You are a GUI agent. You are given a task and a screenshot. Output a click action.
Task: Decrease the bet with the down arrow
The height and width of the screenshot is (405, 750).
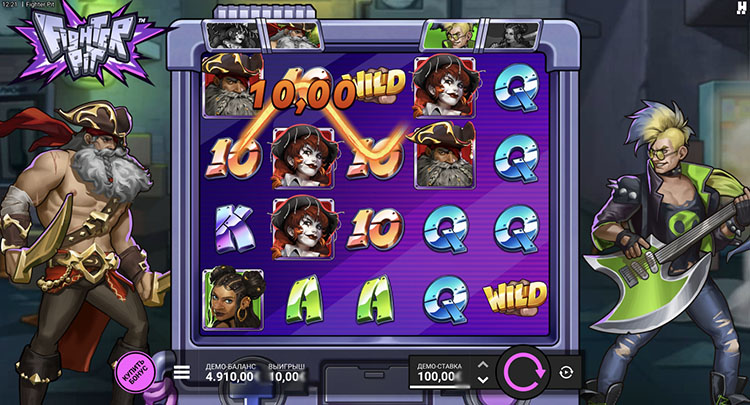coord(483,380)
